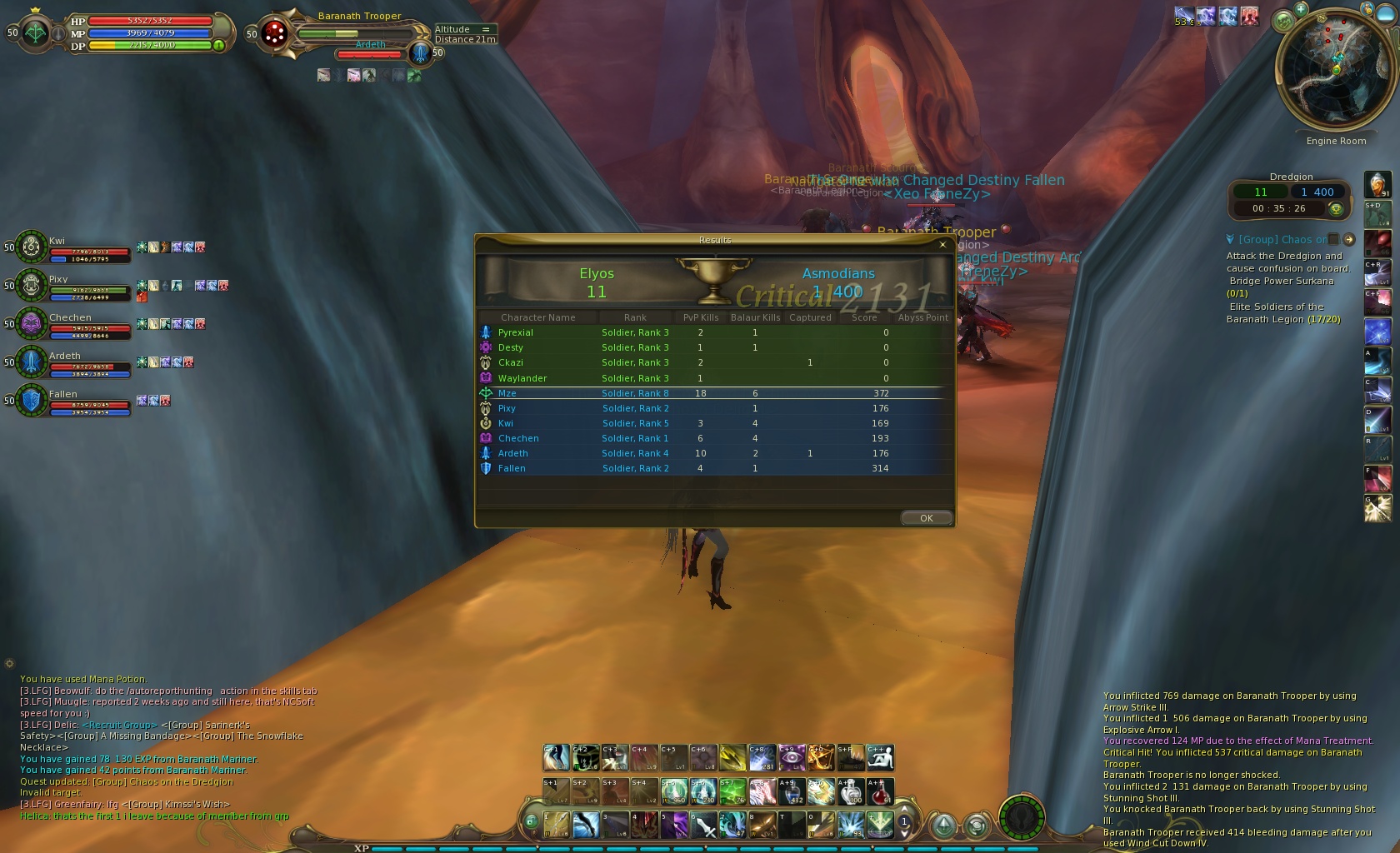Close the Results scoreboard window
The height and width of the screenshot is (853, 1400).
(942, 245)
